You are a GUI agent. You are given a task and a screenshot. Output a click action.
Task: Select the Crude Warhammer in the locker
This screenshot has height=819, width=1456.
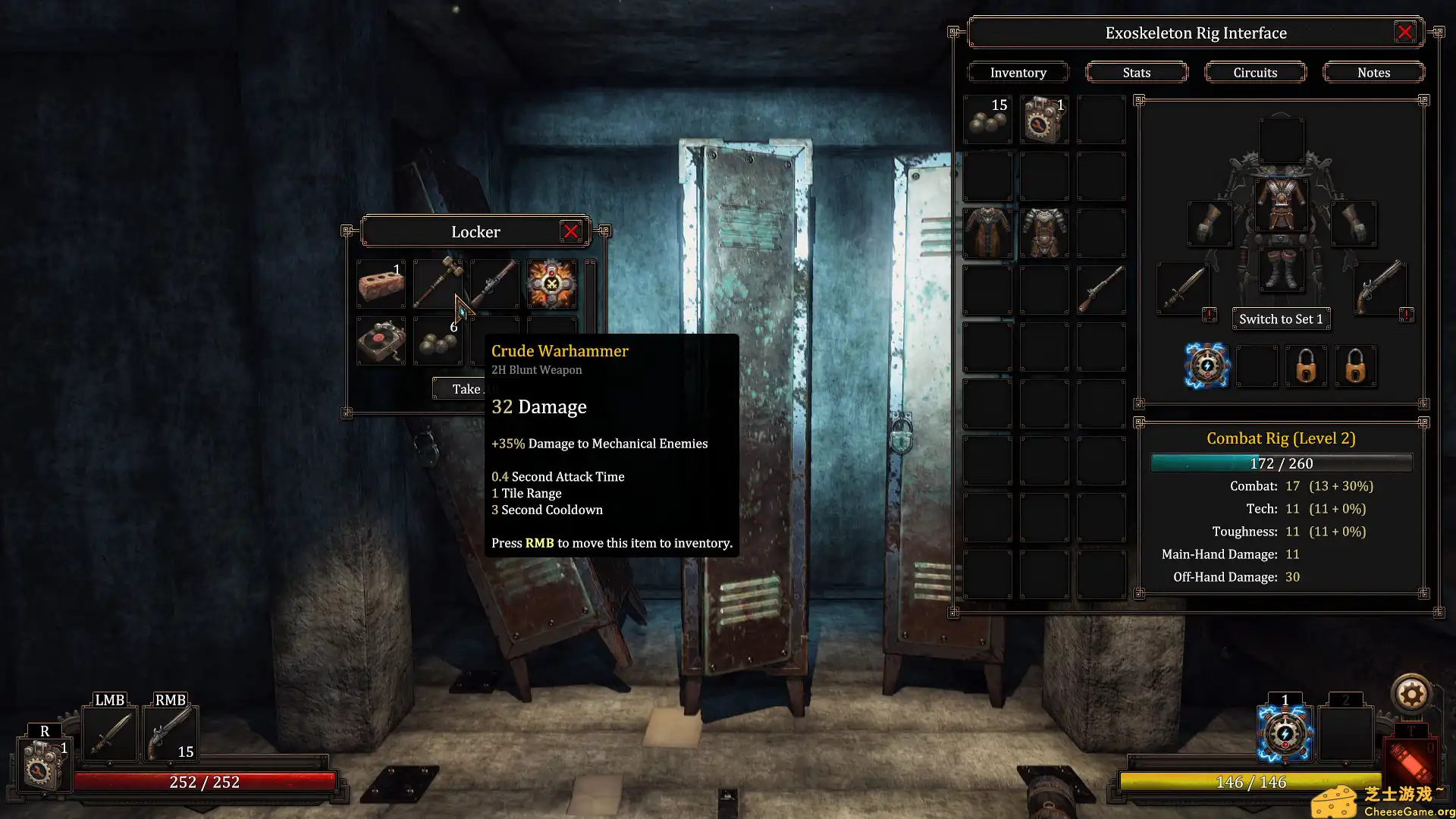click(x=438, y=283)
